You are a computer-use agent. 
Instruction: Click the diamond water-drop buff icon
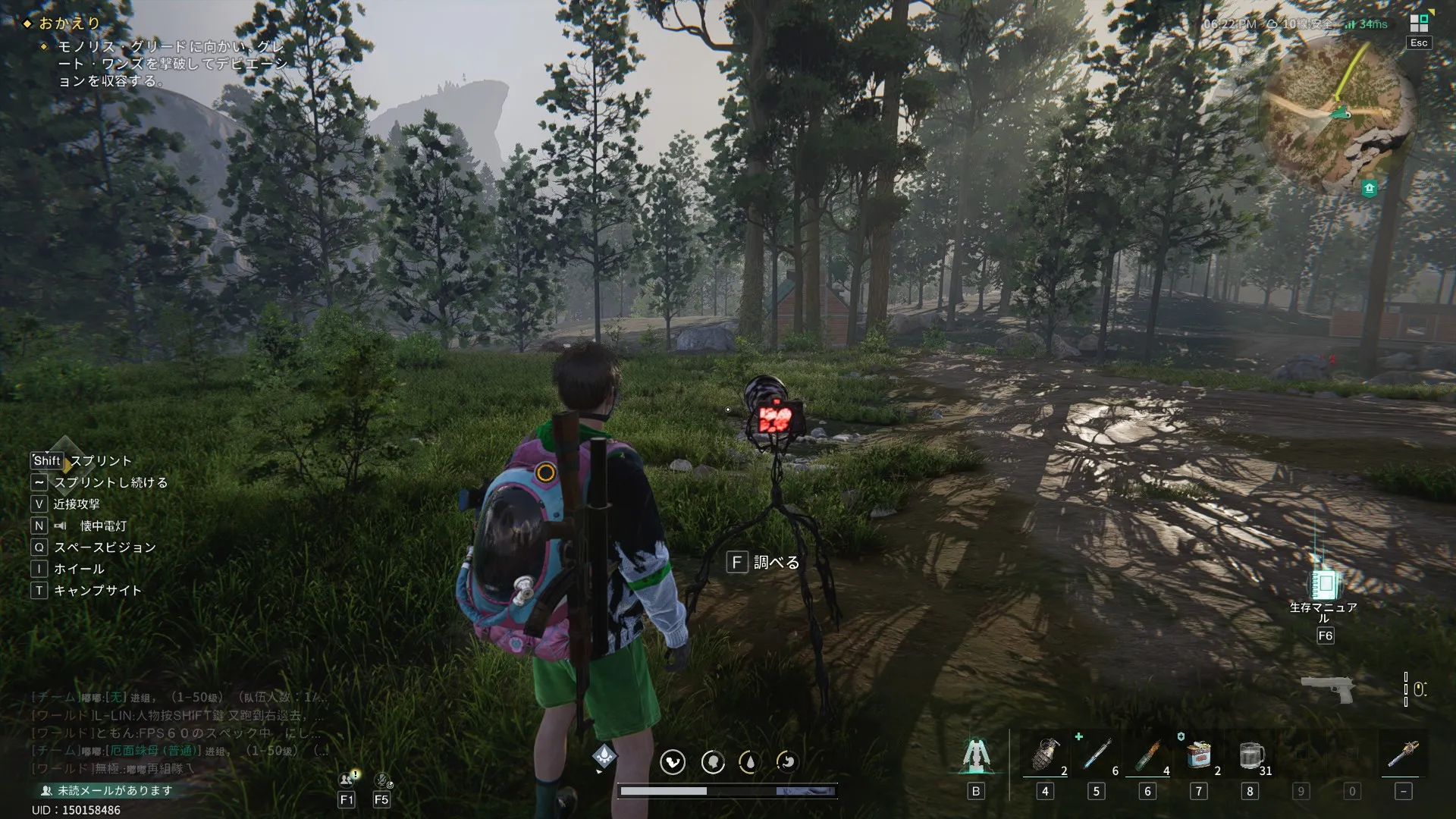(604, 755)
